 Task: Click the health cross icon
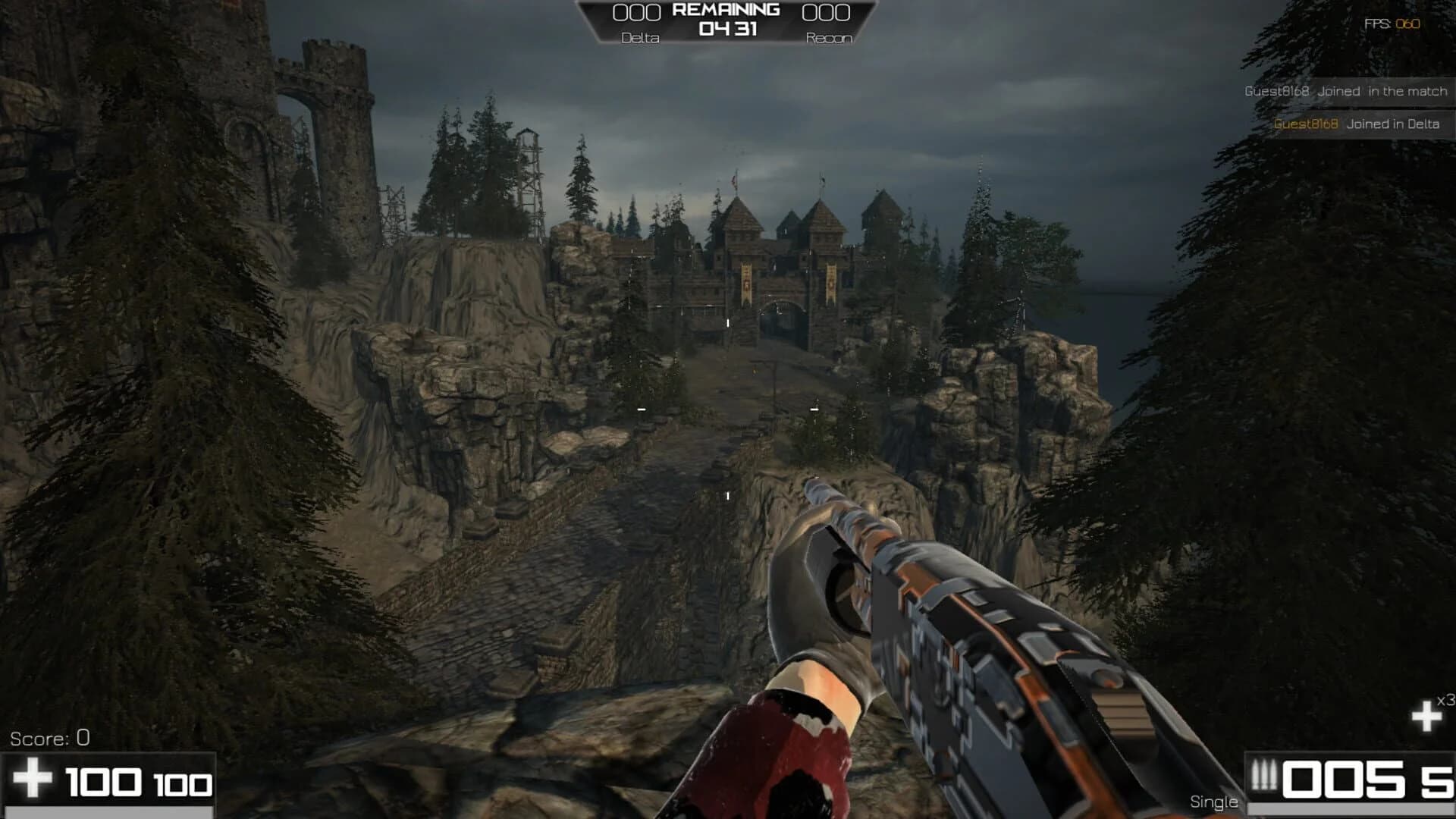[x=32, y=777]
